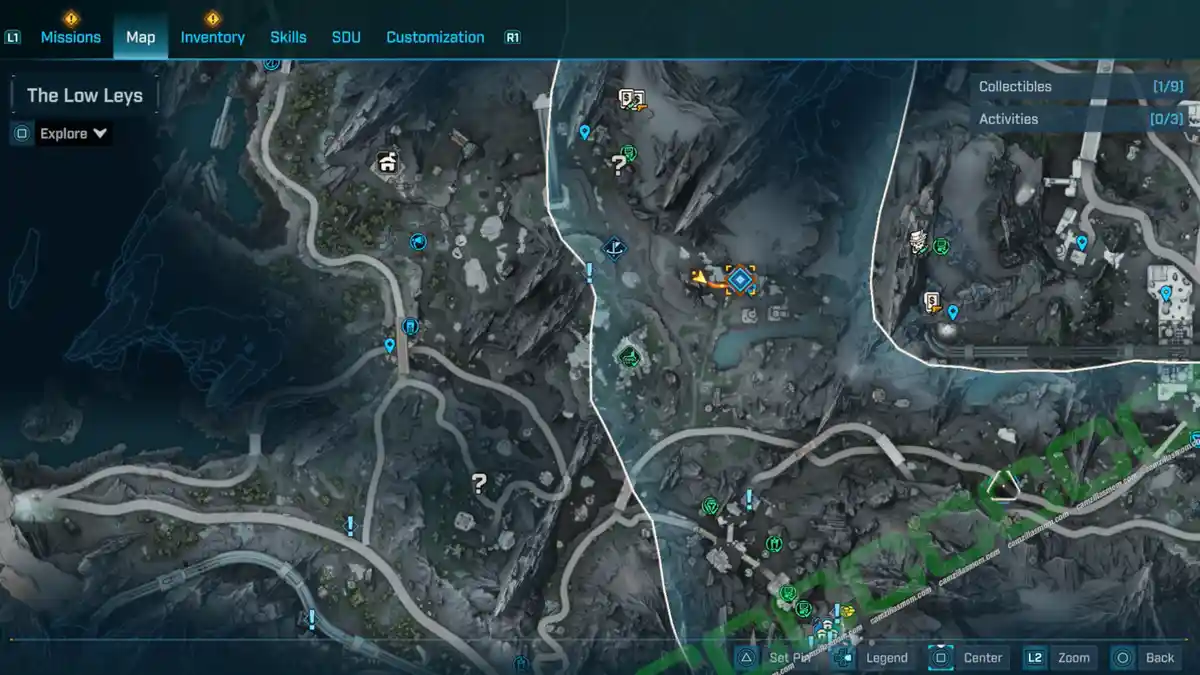This screenshot has height=675, width=1200.
Task: Switch to the Customization tab
Action: pos(435,37)
